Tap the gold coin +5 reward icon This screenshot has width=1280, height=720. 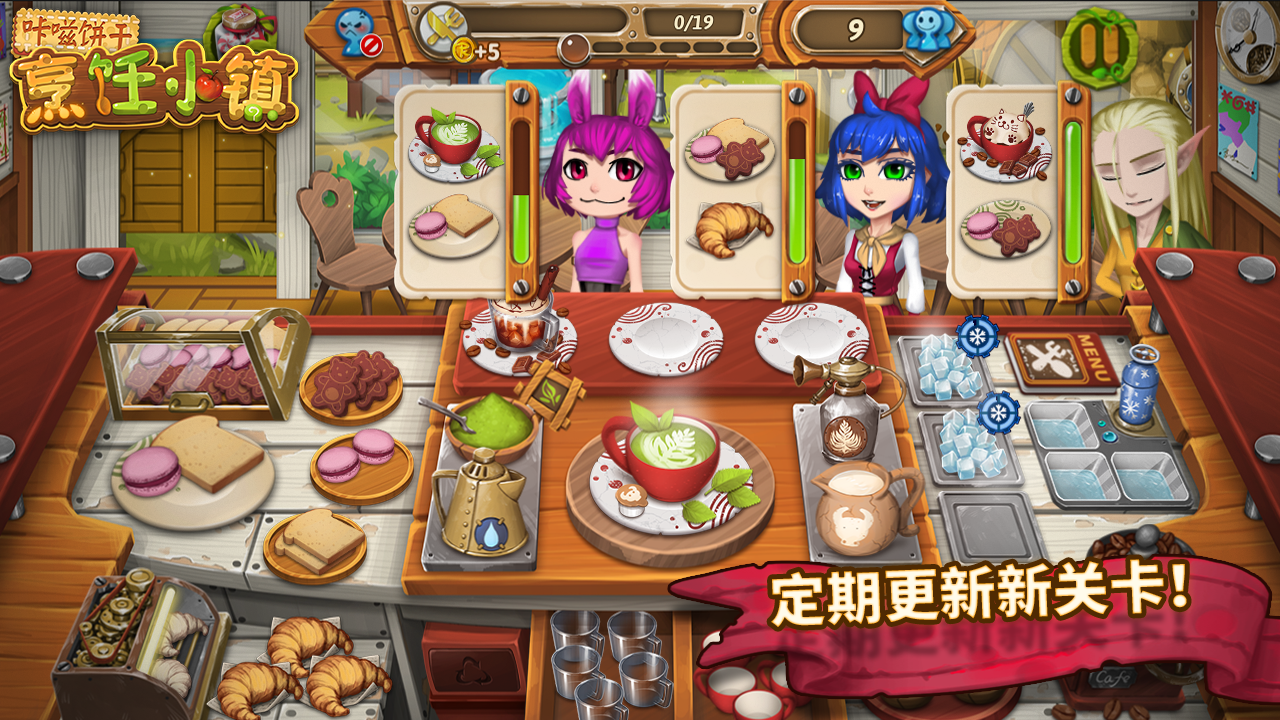coord(464,47)
